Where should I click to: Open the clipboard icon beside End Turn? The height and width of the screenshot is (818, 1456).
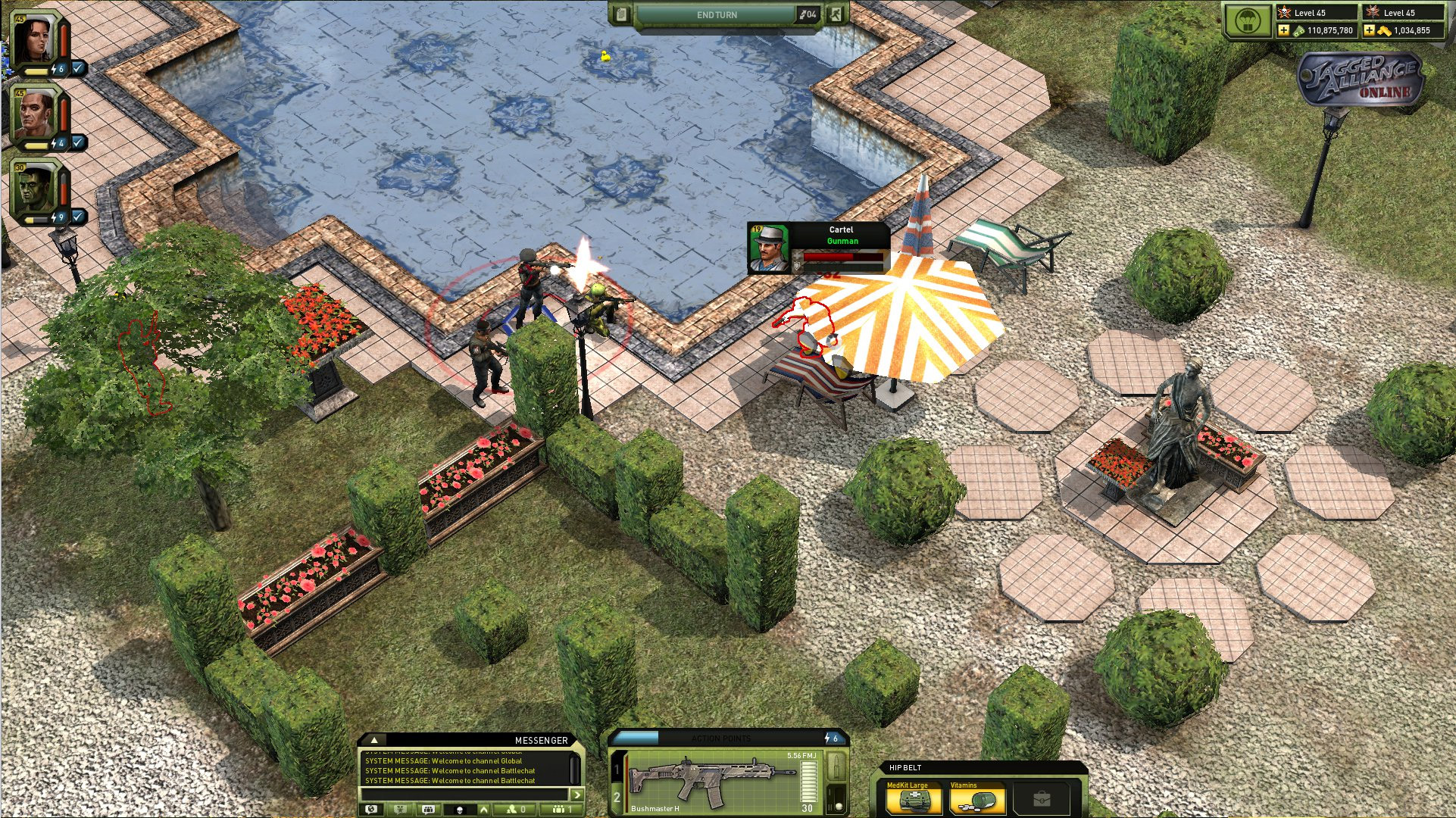coord(621,14)
